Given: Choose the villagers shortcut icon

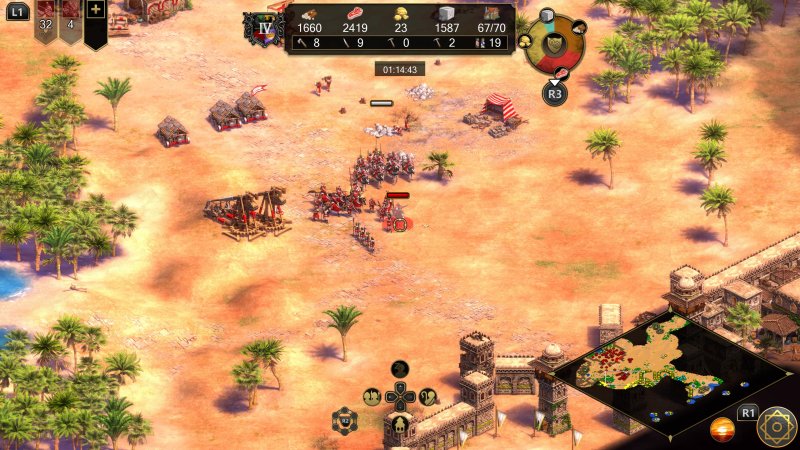Looking at the screenshot, I should (x=372, y=397).
